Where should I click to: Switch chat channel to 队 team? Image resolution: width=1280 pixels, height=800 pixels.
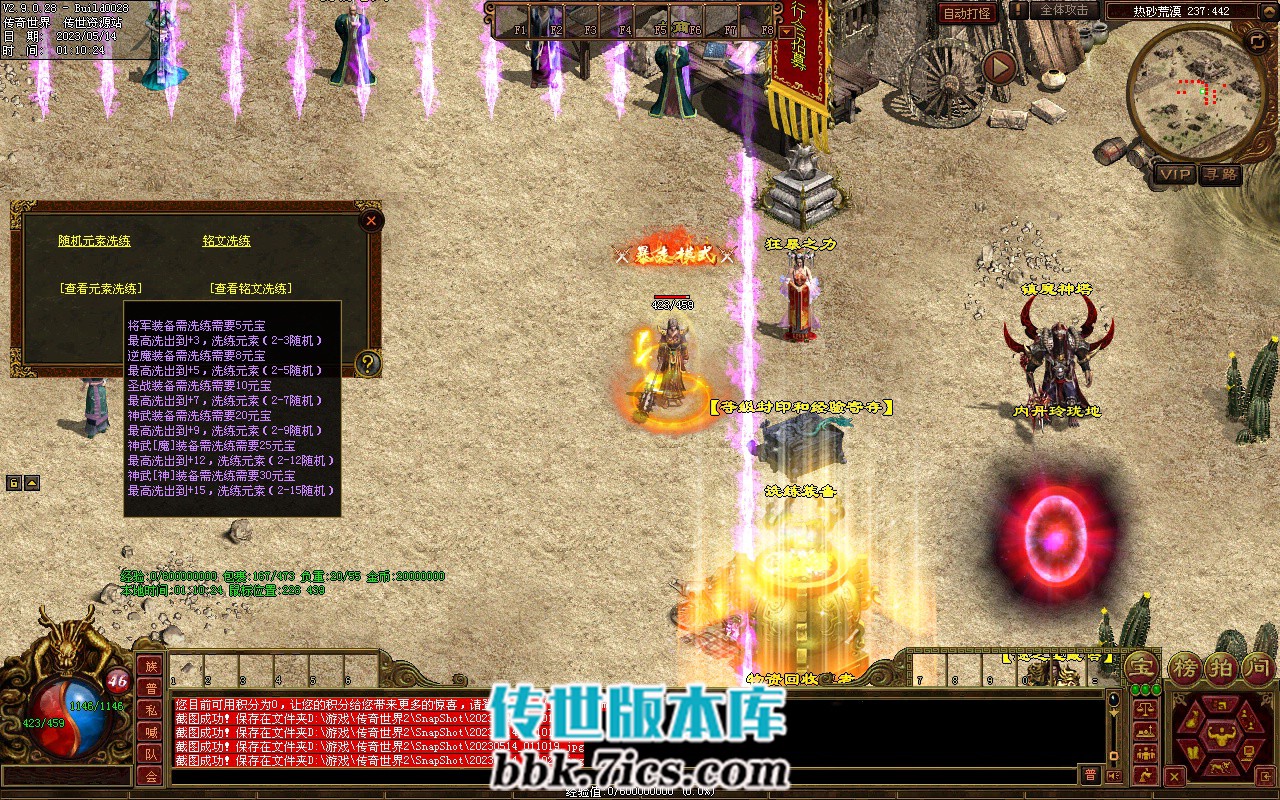pos(150,754)
